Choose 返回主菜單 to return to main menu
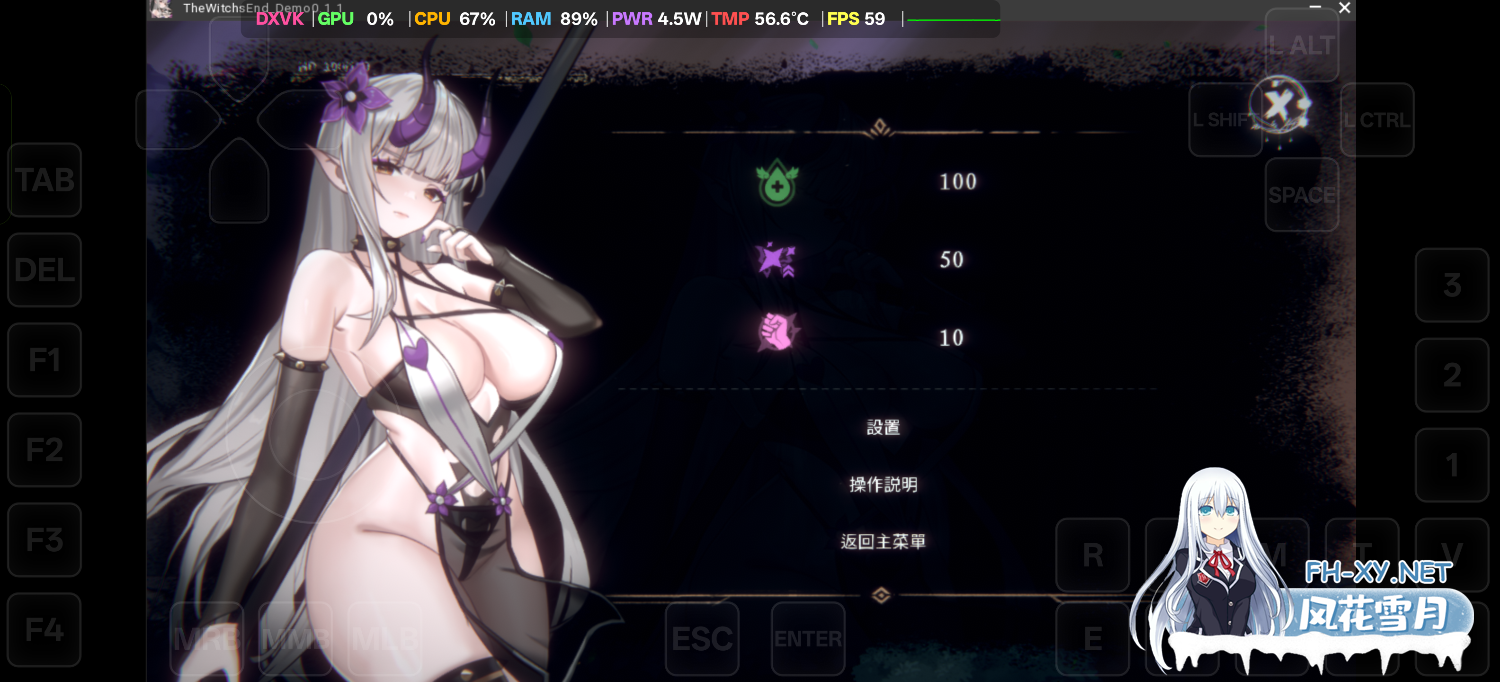Viewport: 1500px width, 682px height. click(x=883, y=542)
